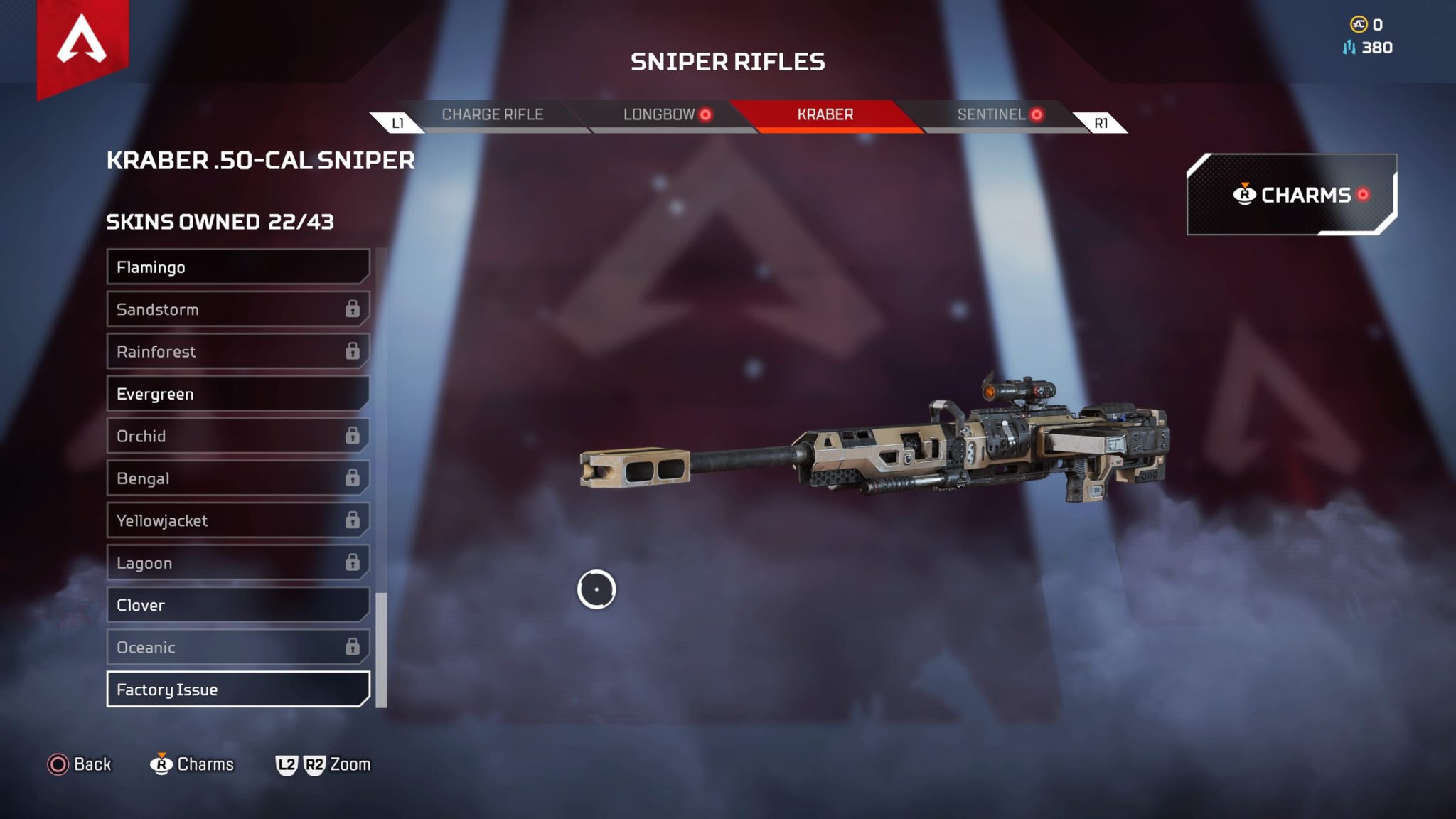Choose the Clover skin
The width and height of the screenshot is (1456, 819).
(x=237, y=605)
